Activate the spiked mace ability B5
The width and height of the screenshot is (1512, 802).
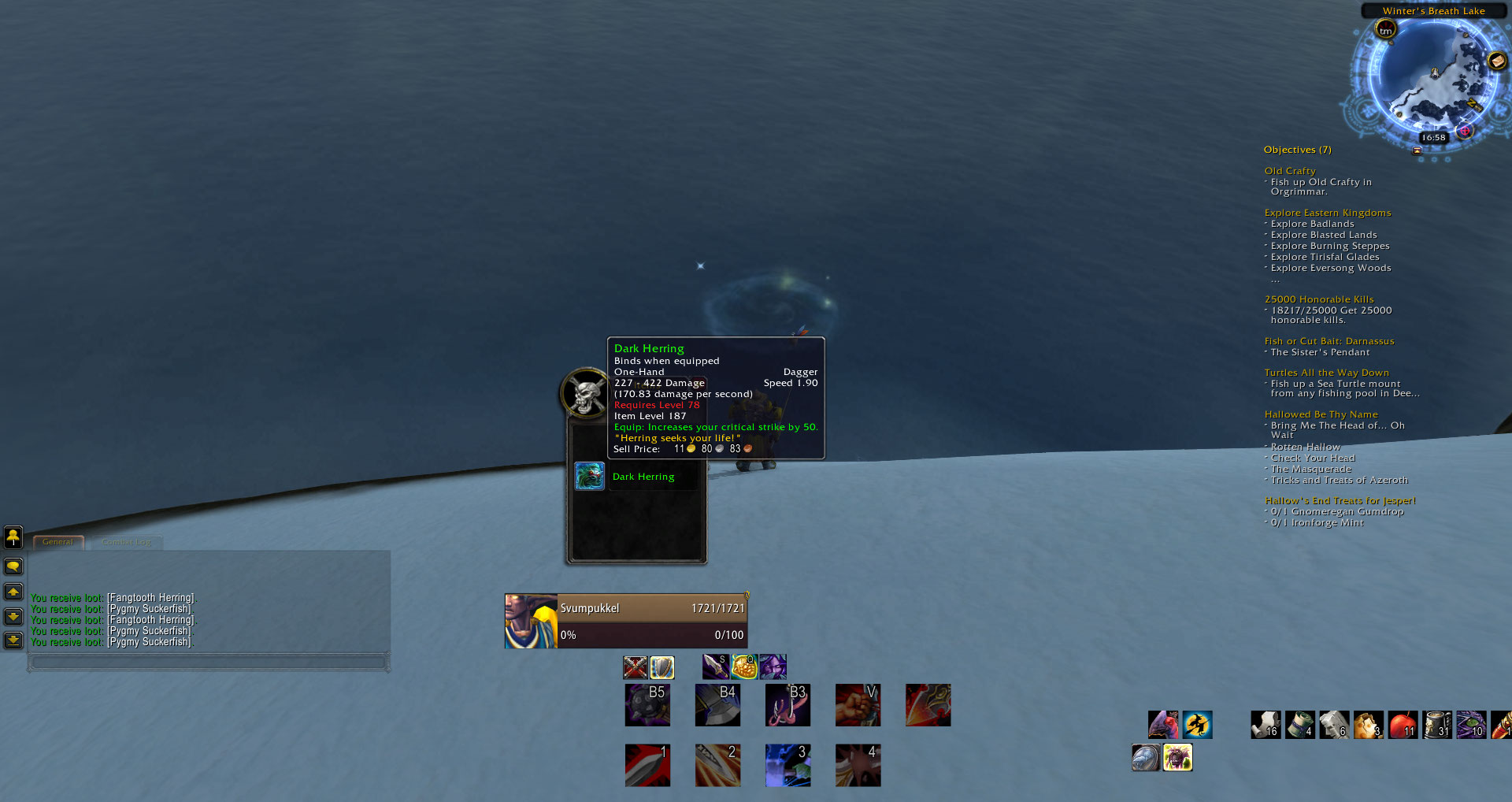tap(647, 704)
